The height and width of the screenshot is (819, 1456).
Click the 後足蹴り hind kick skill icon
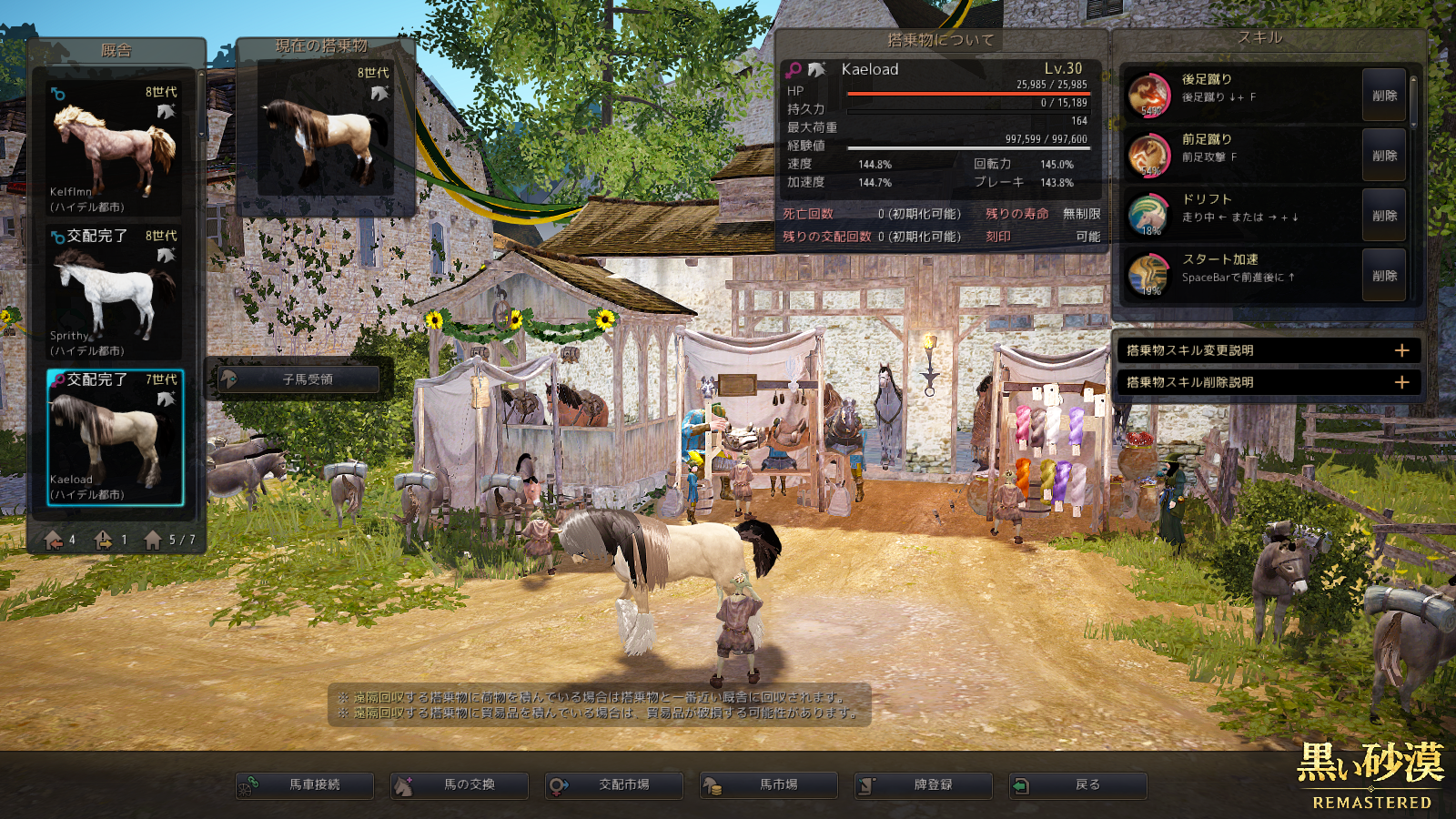(x=1148, y=96)
